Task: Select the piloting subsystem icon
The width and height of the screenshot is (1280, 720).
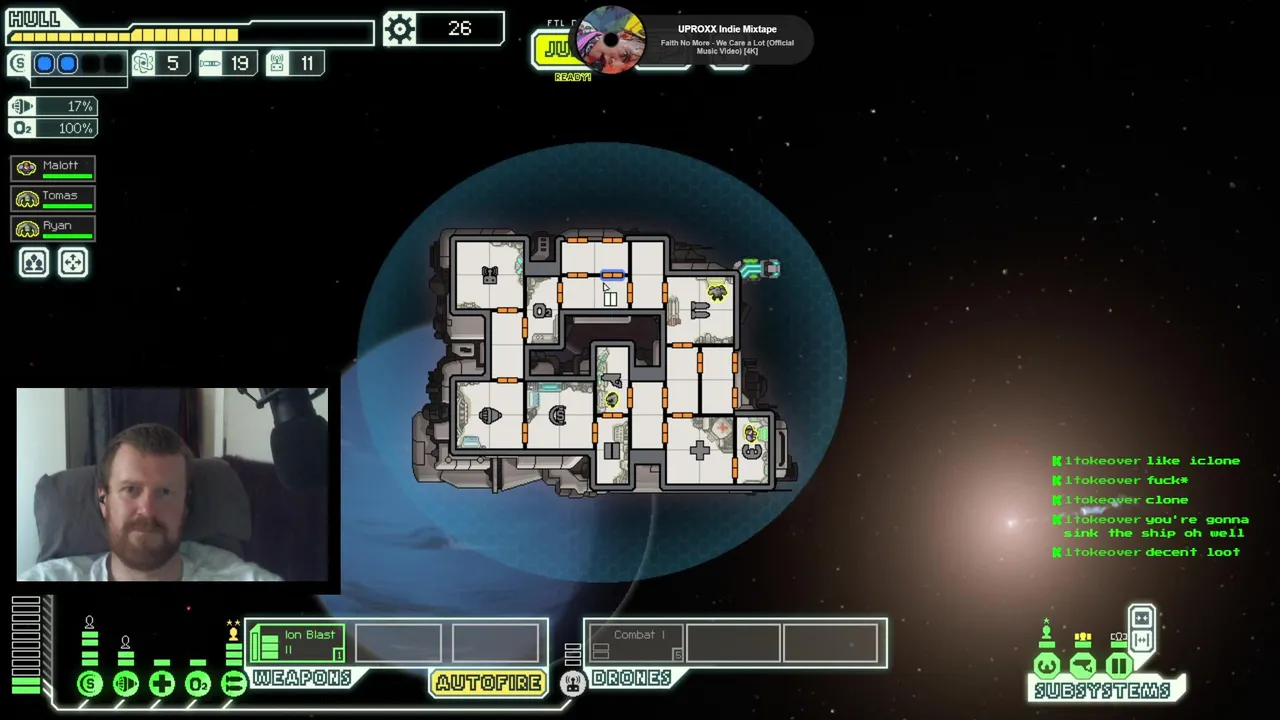Action: point(1047,665)
